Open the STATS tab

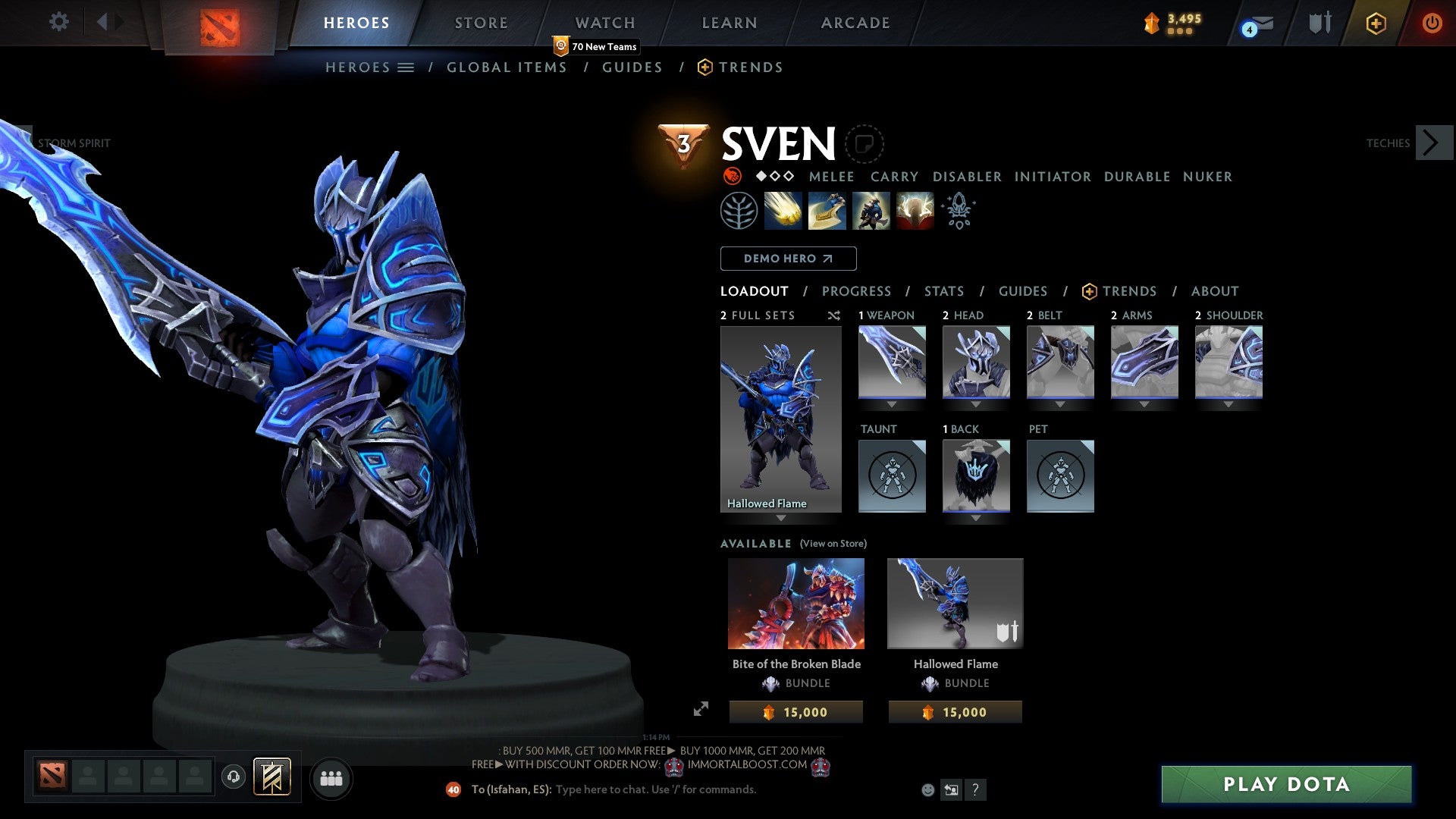point(944,291)
